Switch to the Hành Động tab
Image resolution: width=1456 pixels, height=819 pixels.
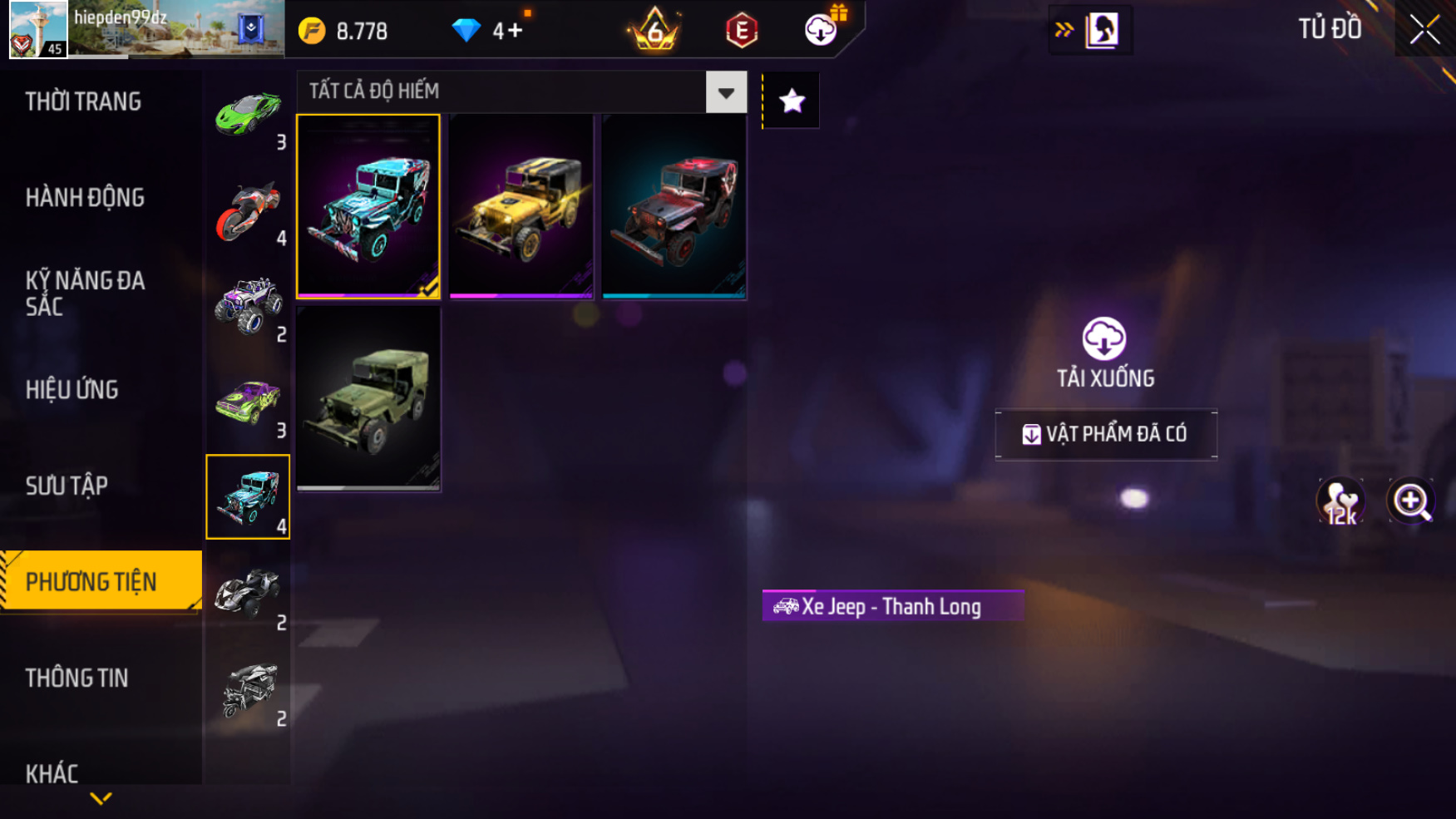pyautogui.click(x=85, y=198)
